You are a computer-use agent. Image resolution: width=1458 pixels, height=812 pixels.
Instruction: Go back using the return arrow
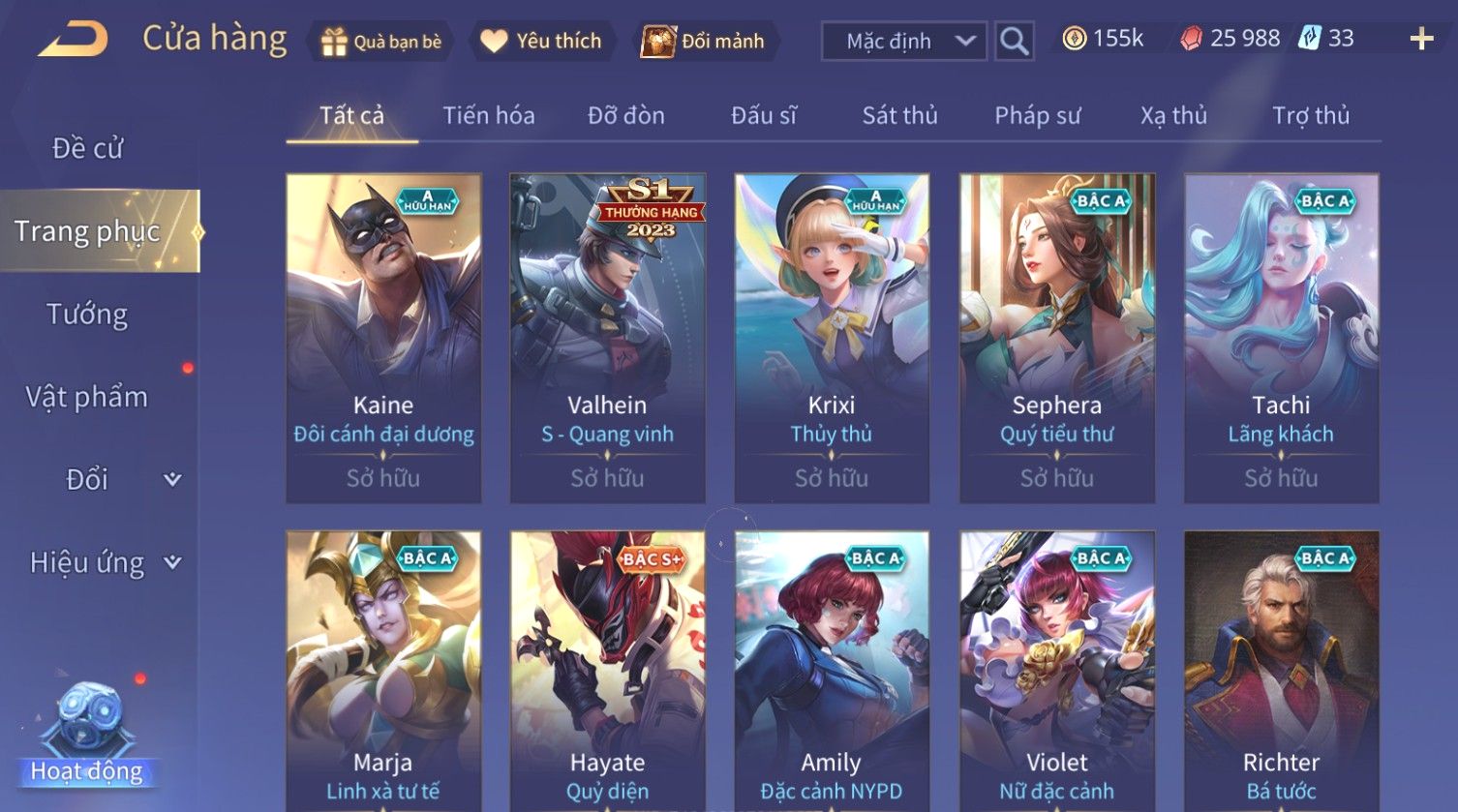point(74,40)
